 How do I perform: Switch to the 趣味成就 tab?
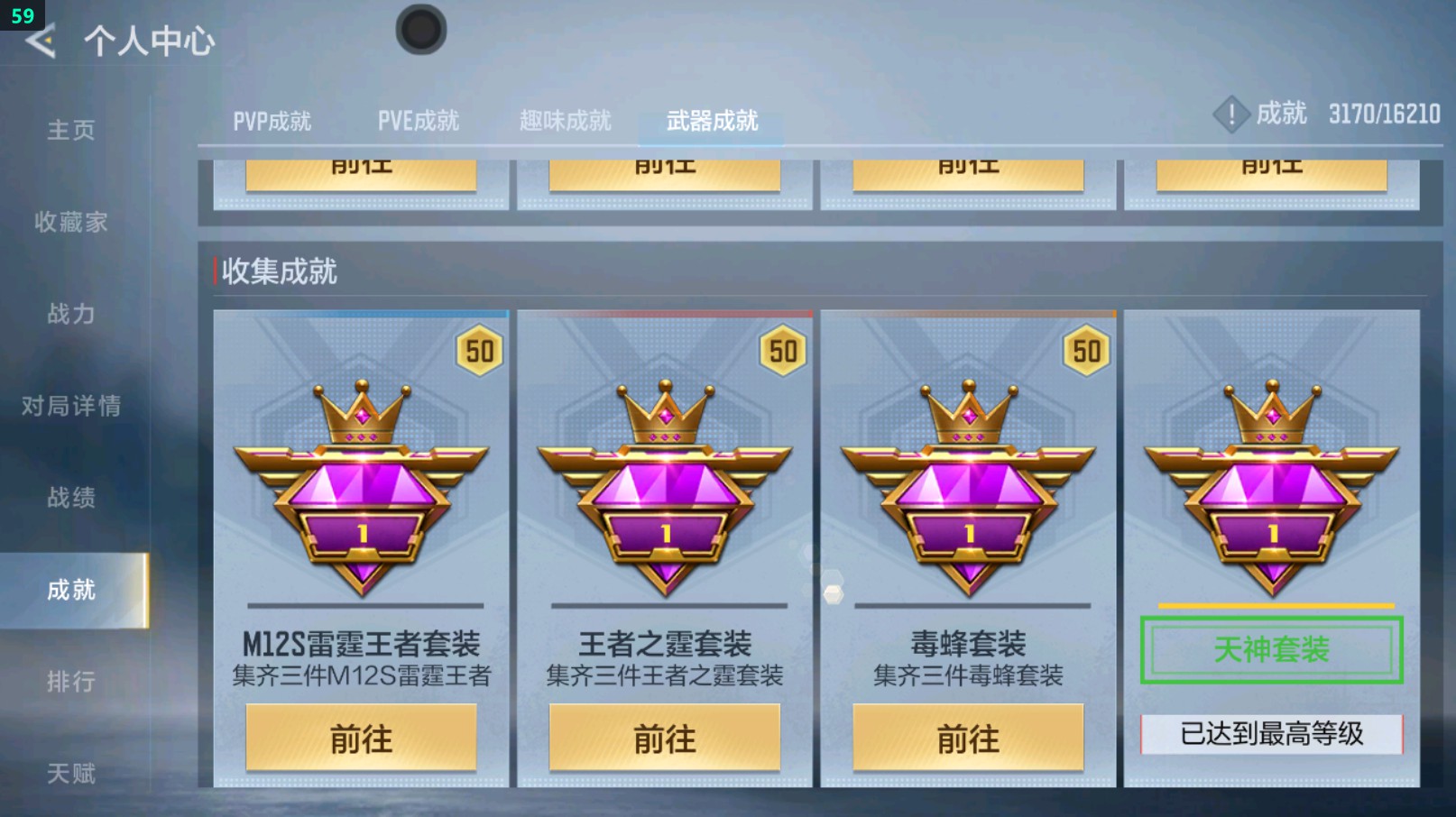pyautogui.click(x=566, y=121)
